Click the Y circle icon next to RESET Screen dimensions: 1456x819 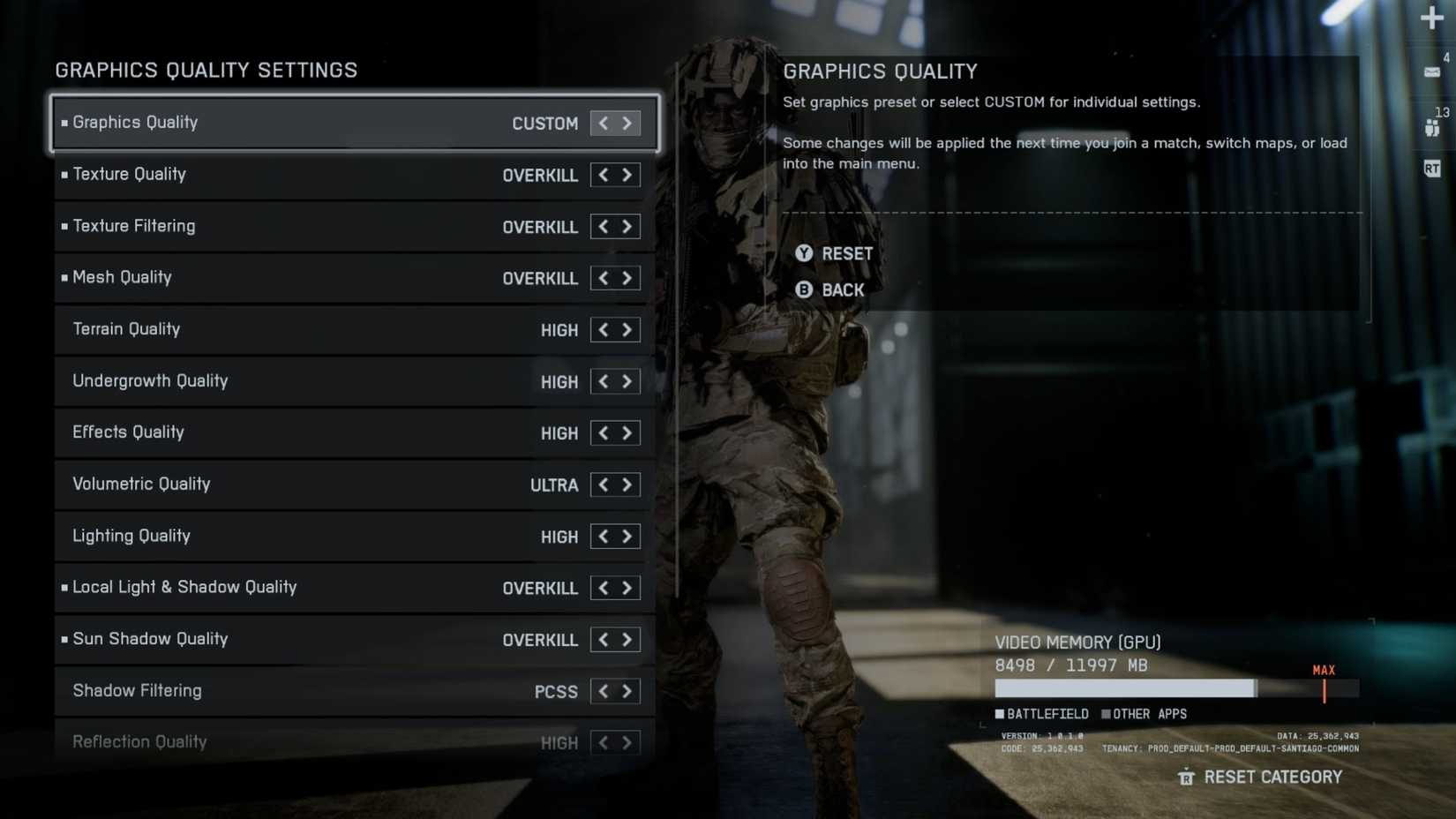point(804,253)
